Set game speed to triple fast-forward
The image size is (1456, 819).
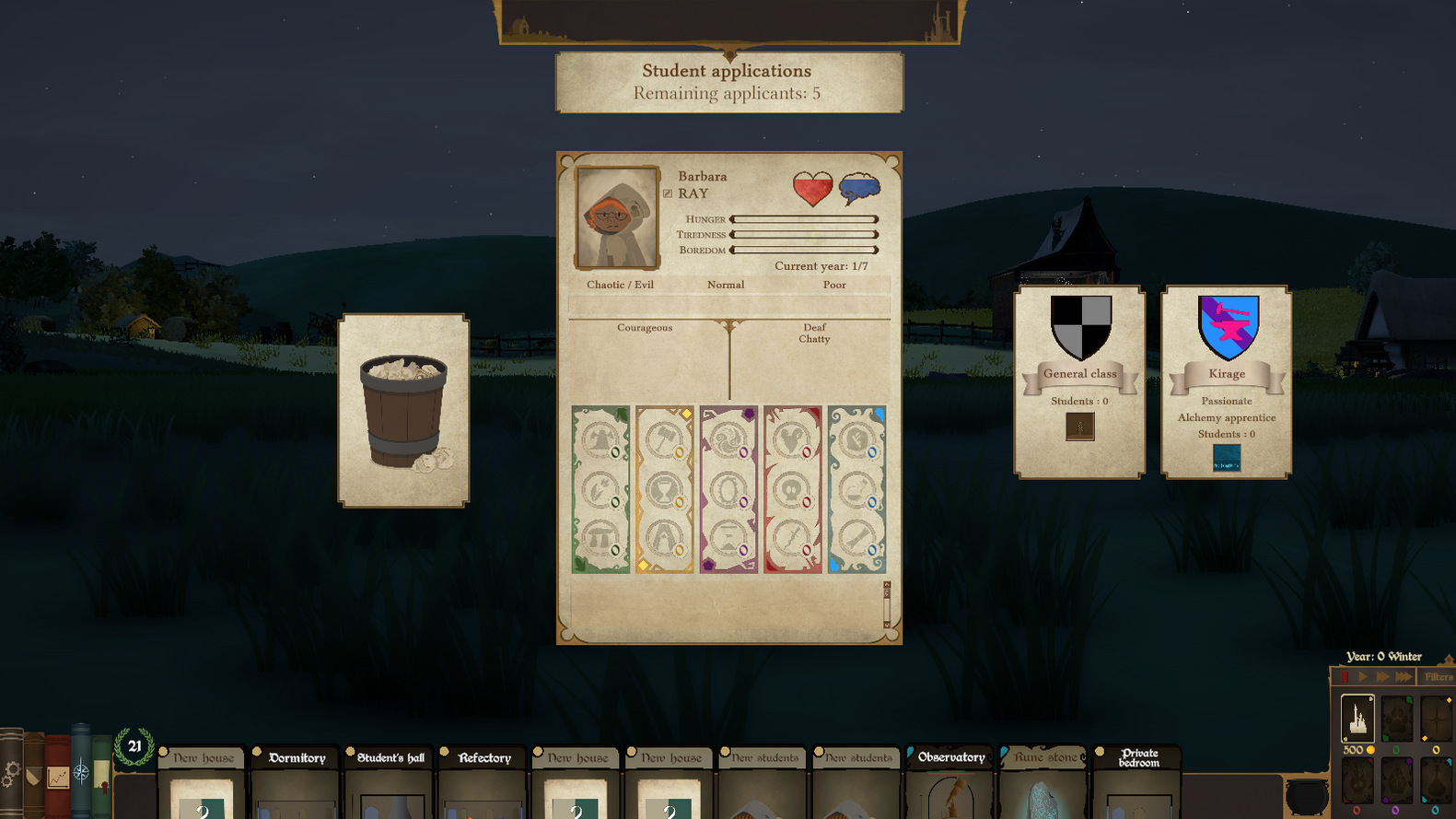pyautogui.click(x=1404, y=677)
